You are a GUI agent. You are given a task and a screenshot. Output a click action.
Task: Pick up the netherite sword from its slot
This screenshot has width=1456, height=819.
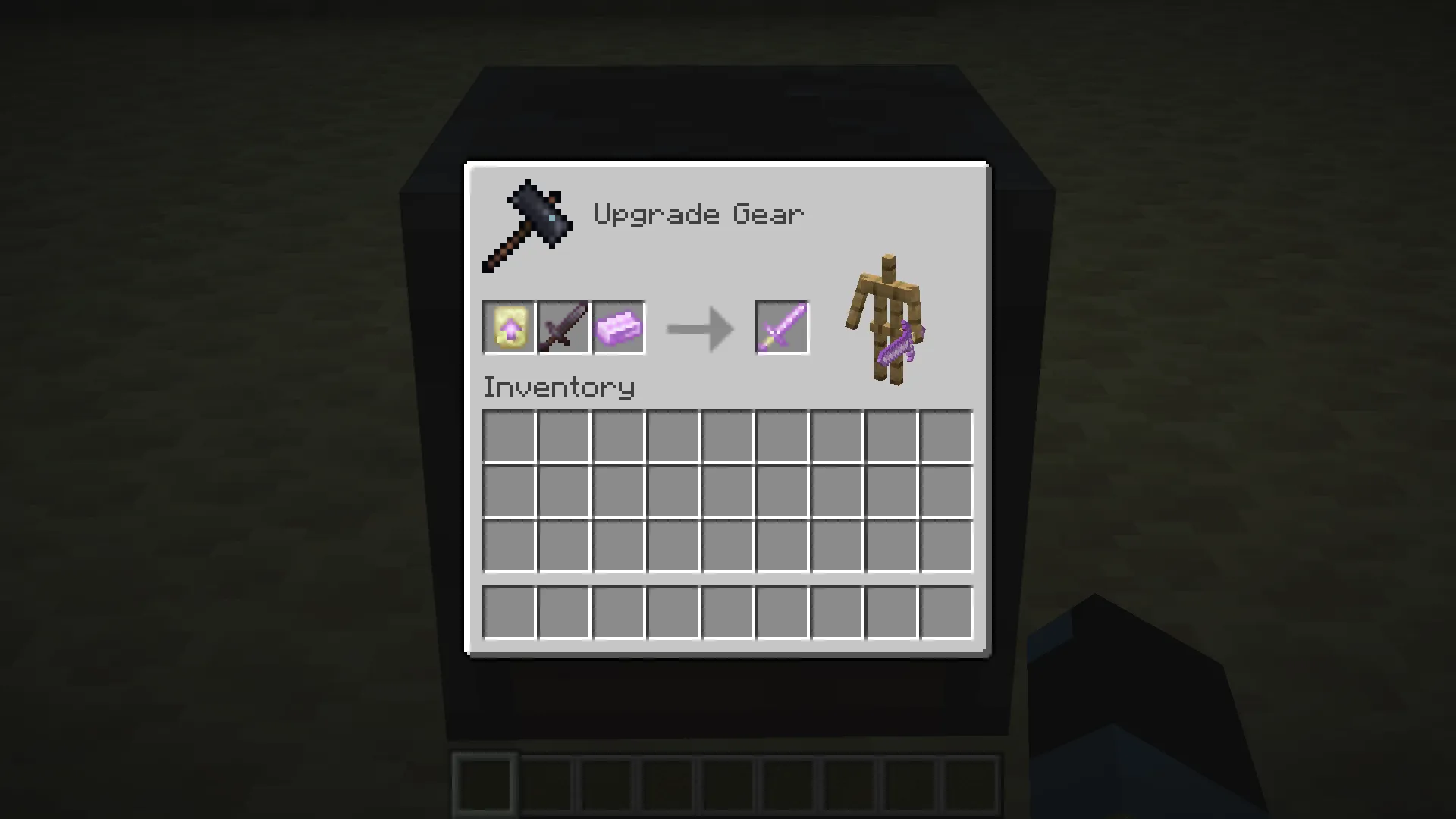tap(563, 328)
